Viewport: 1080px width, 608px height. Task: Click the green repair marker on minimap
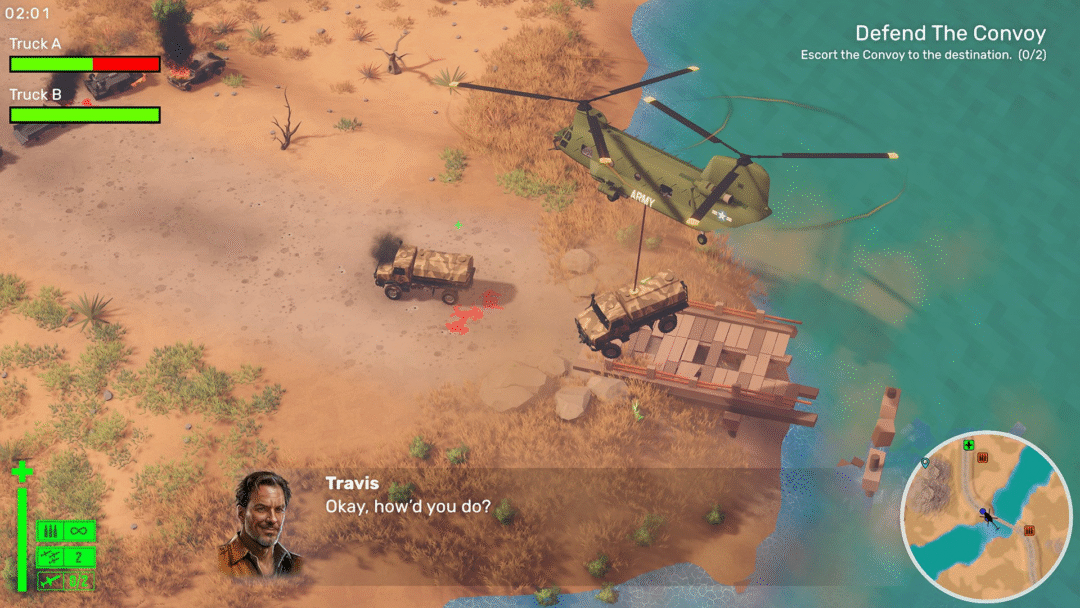968,445
